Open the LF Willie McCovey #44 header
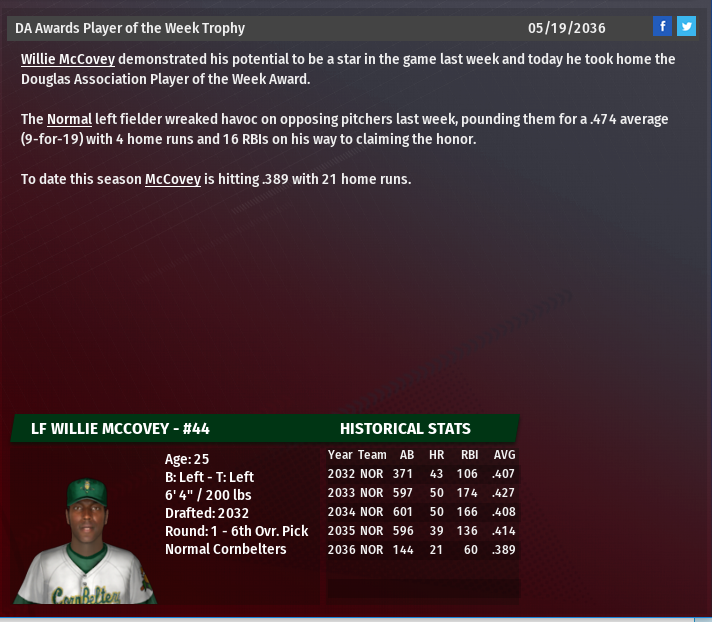This screenshot has width=712, height=622. click(x=120, y=428)
